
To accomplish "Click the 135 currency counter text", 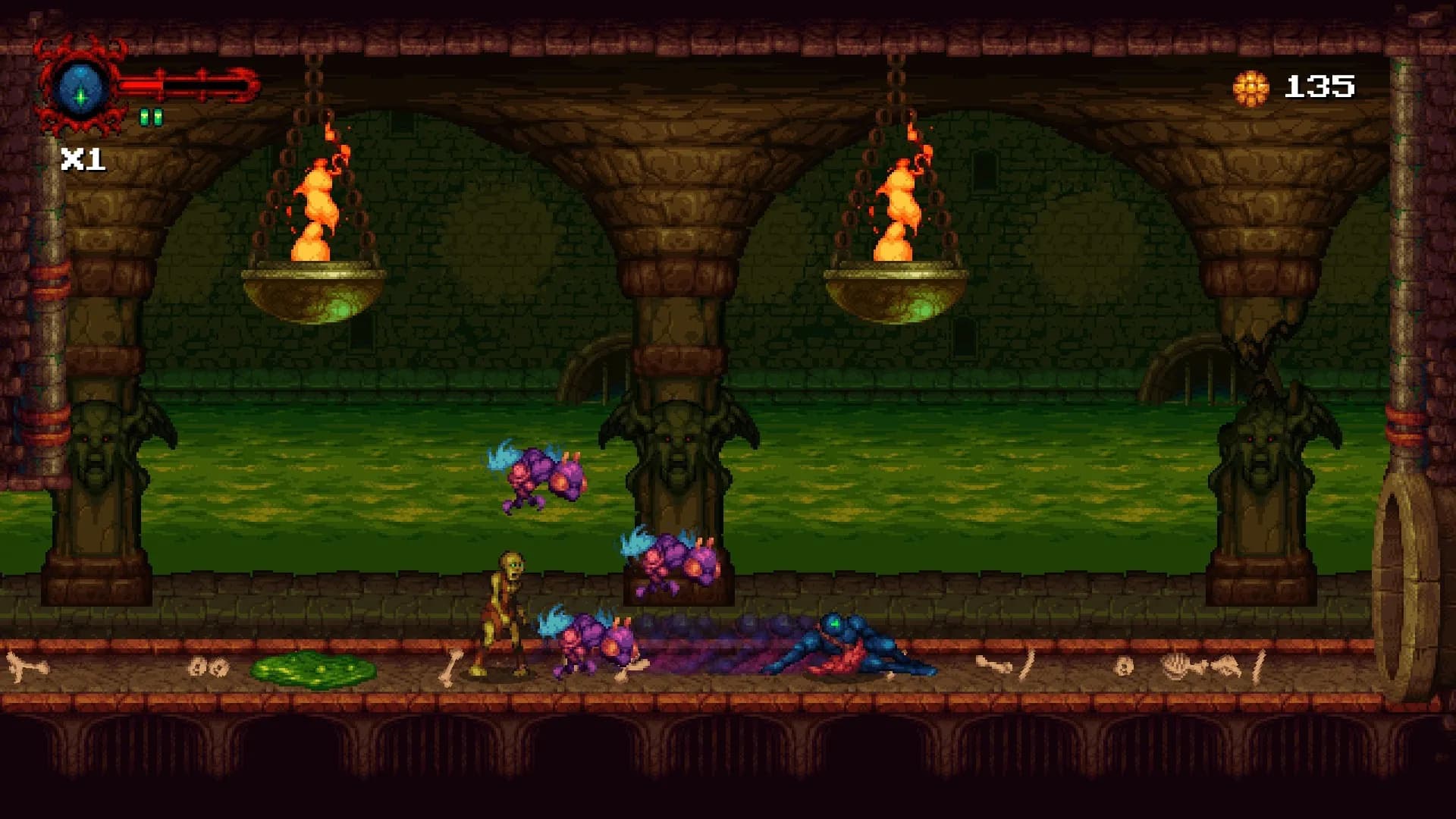I will [1319, 85].
